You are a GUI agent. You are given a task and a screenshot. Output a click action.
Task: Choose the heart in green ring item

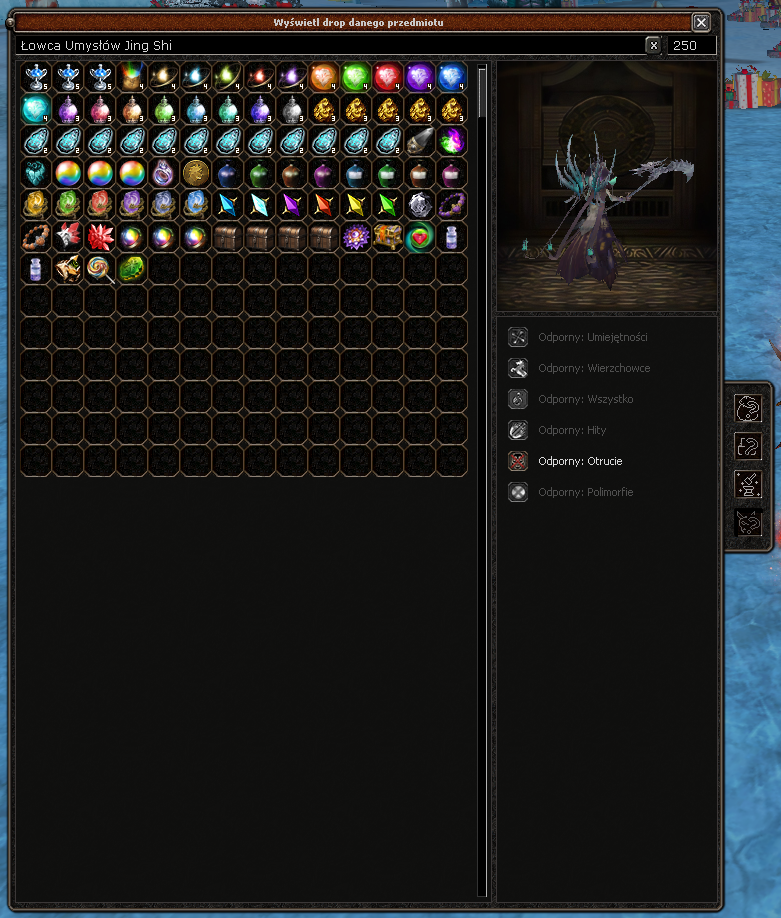pos(420,237)
